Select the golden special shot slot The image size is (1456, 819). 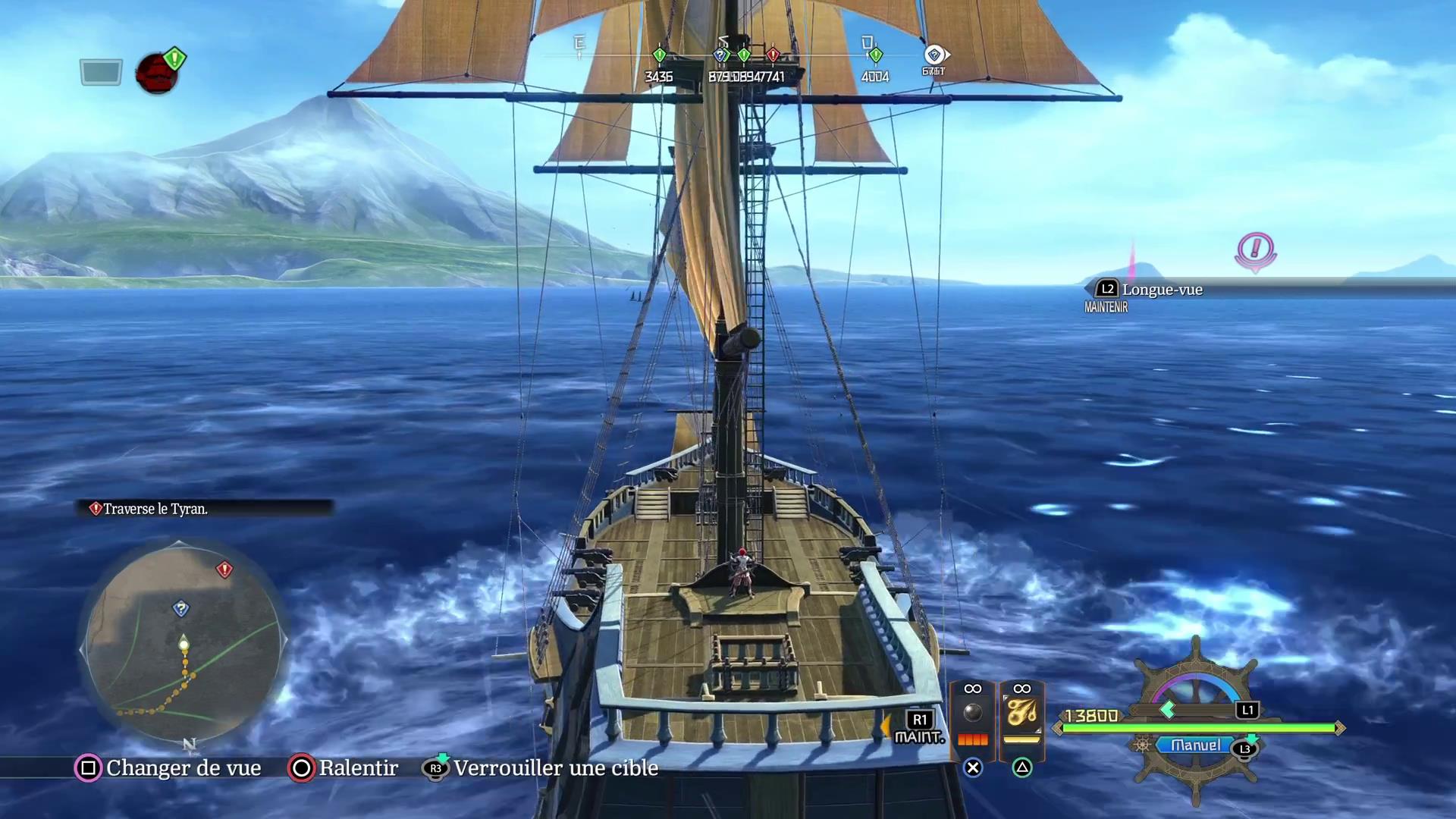coord(1021,714)
